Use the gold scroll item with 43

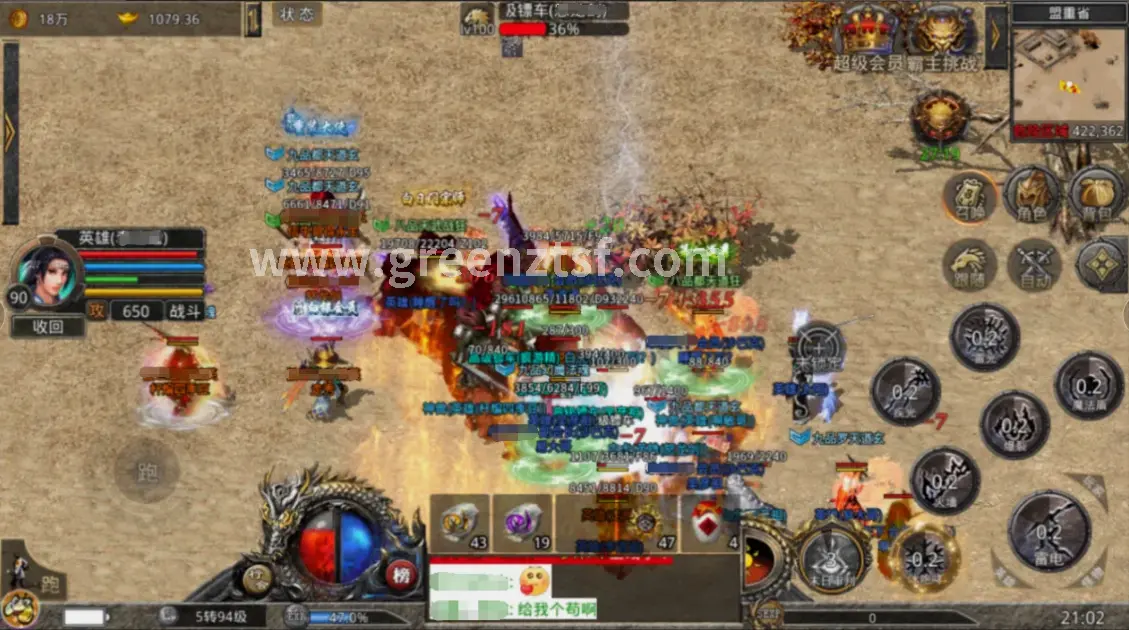(x=460, y=522)
